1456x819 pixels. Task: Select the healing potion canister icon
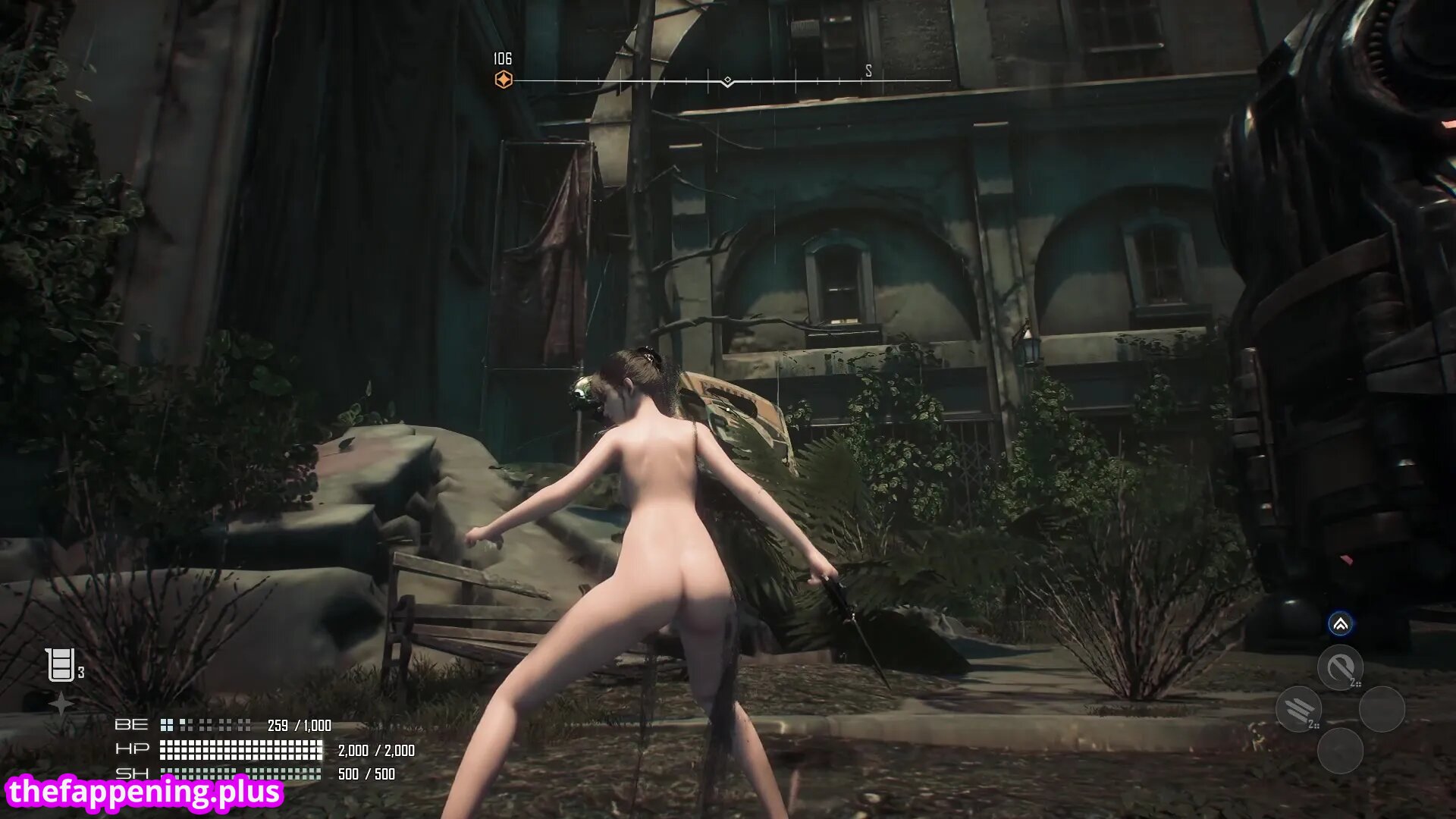[x=60, y=665]
